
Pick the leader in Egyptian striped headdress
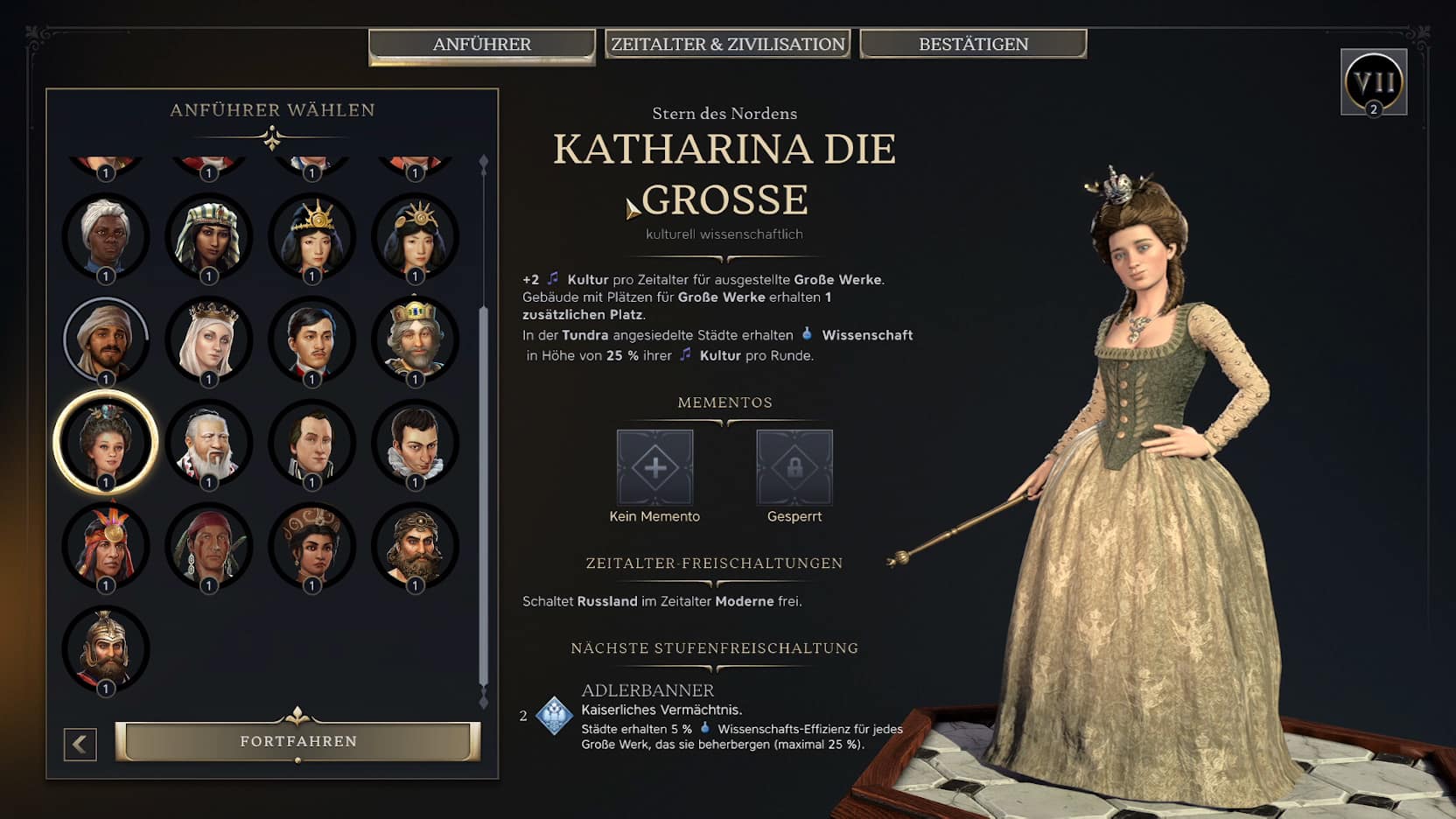tap(208, 235)
